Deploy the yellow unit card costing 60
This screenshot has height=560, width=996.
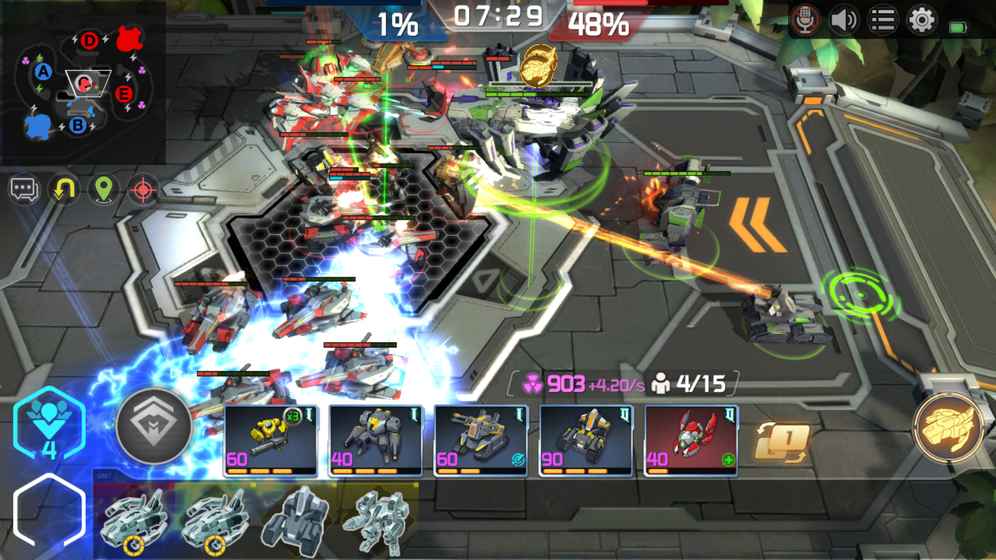click(271, 440)
